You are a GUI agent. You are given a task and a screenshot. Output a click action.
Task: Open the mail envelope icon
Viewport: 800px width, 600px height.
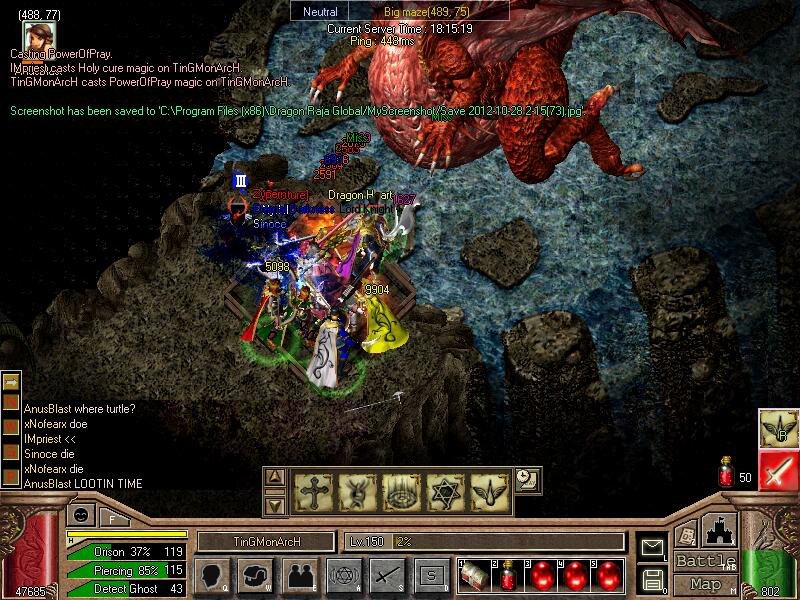tap(653, 547)
